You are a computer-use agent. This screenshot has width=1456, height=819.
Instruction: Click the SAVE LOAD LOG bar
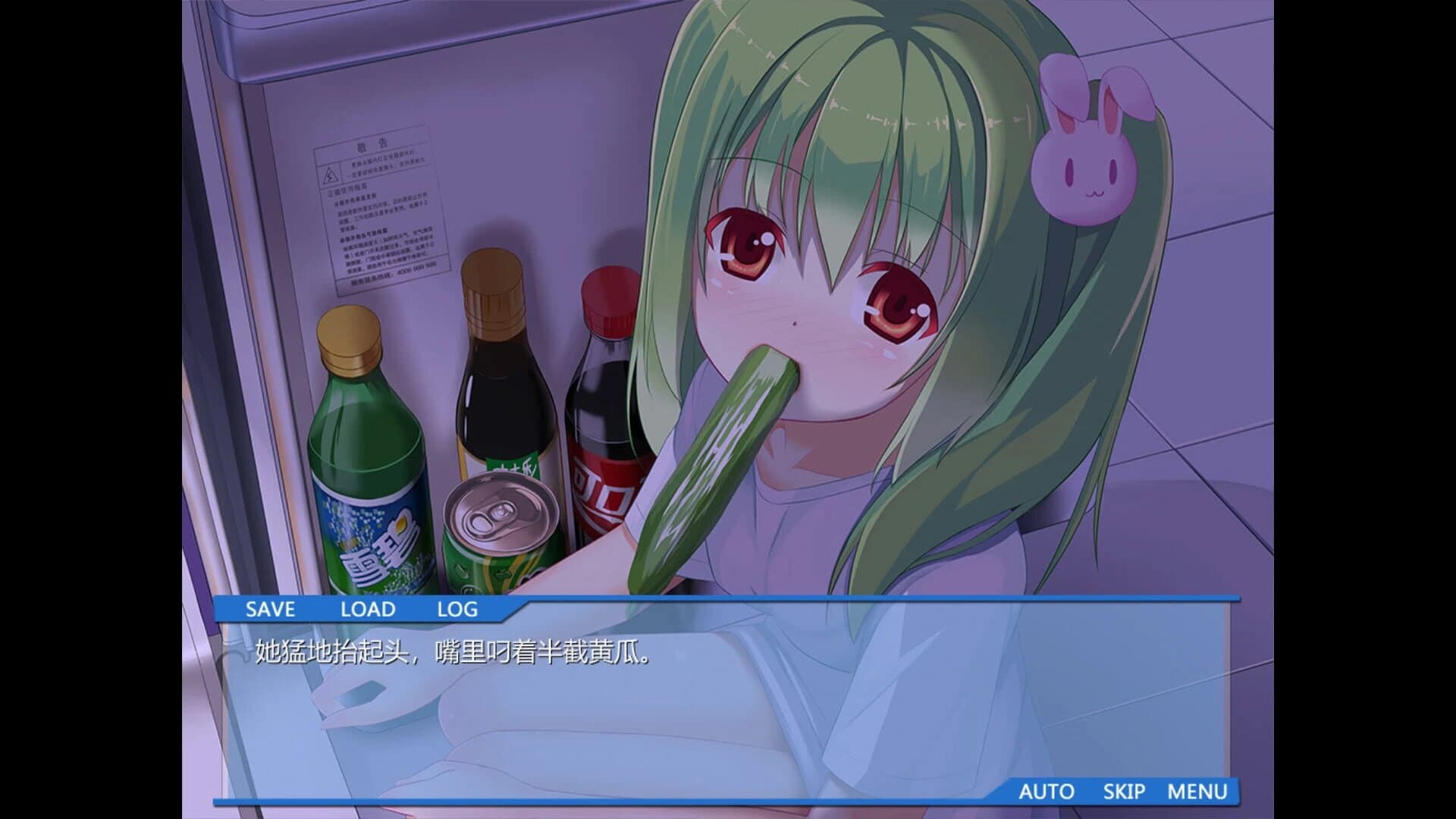364,609
